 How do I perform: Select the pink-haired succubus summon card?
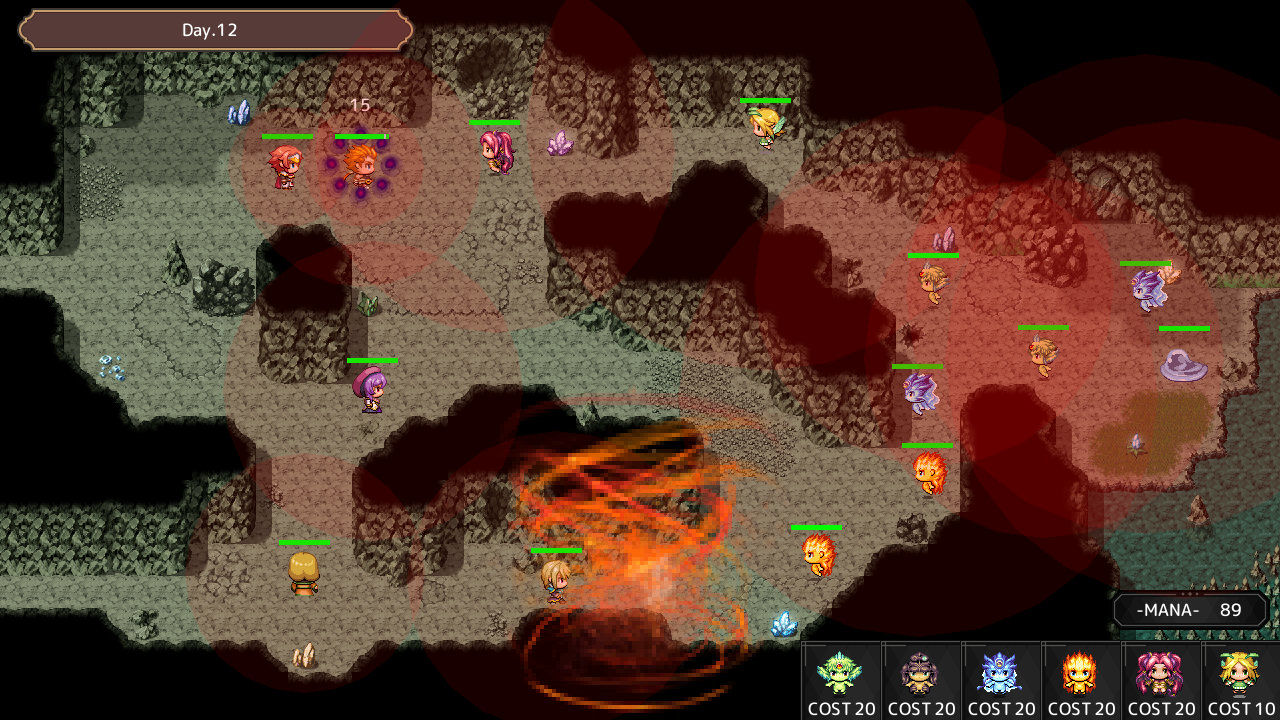tap(1160, 680)
